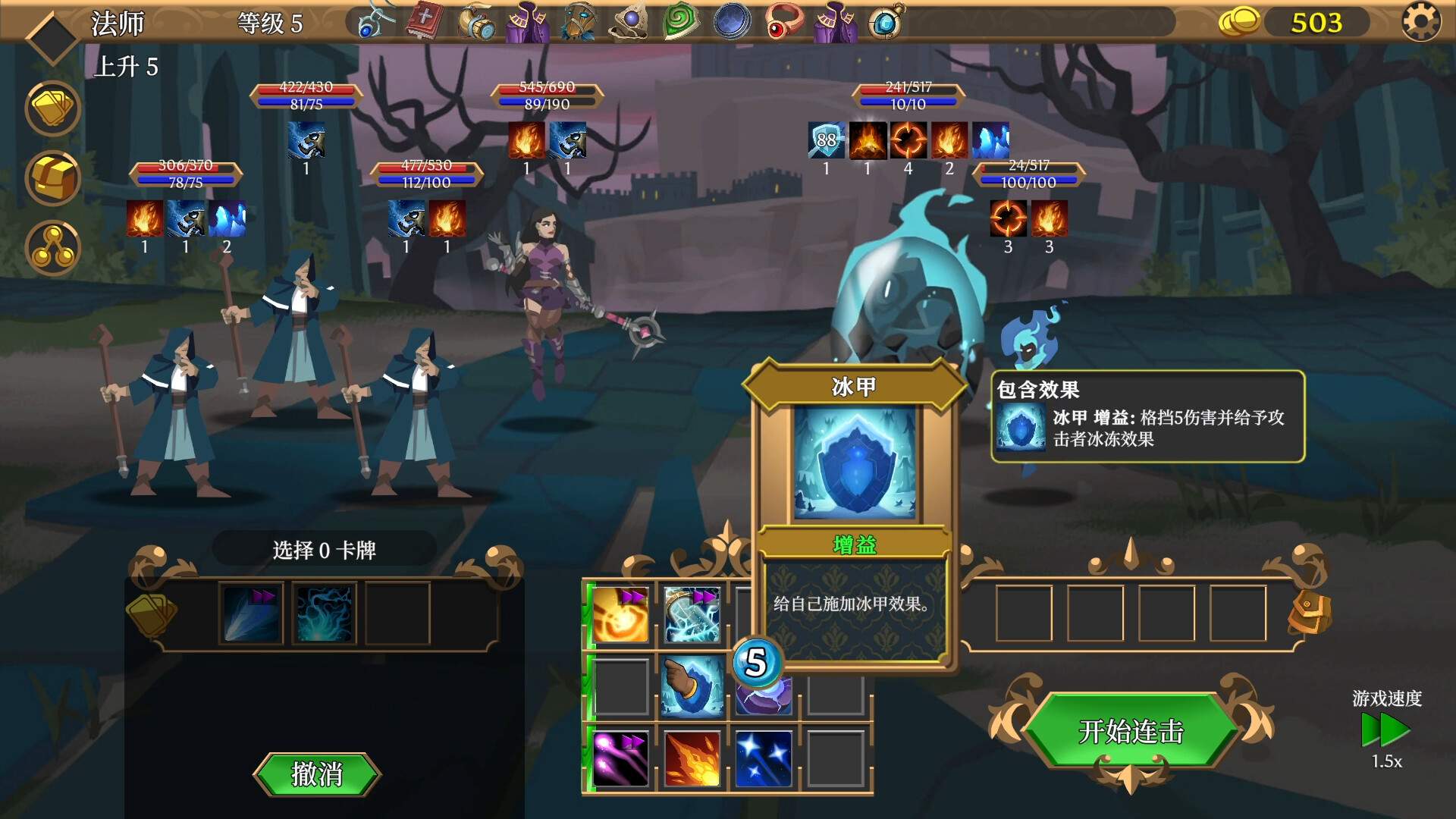Click the gold counter showing 503
Image resolution: width=1456 pixels, height=819 pixels.
pyautogui.click(x=1318, y=23)
